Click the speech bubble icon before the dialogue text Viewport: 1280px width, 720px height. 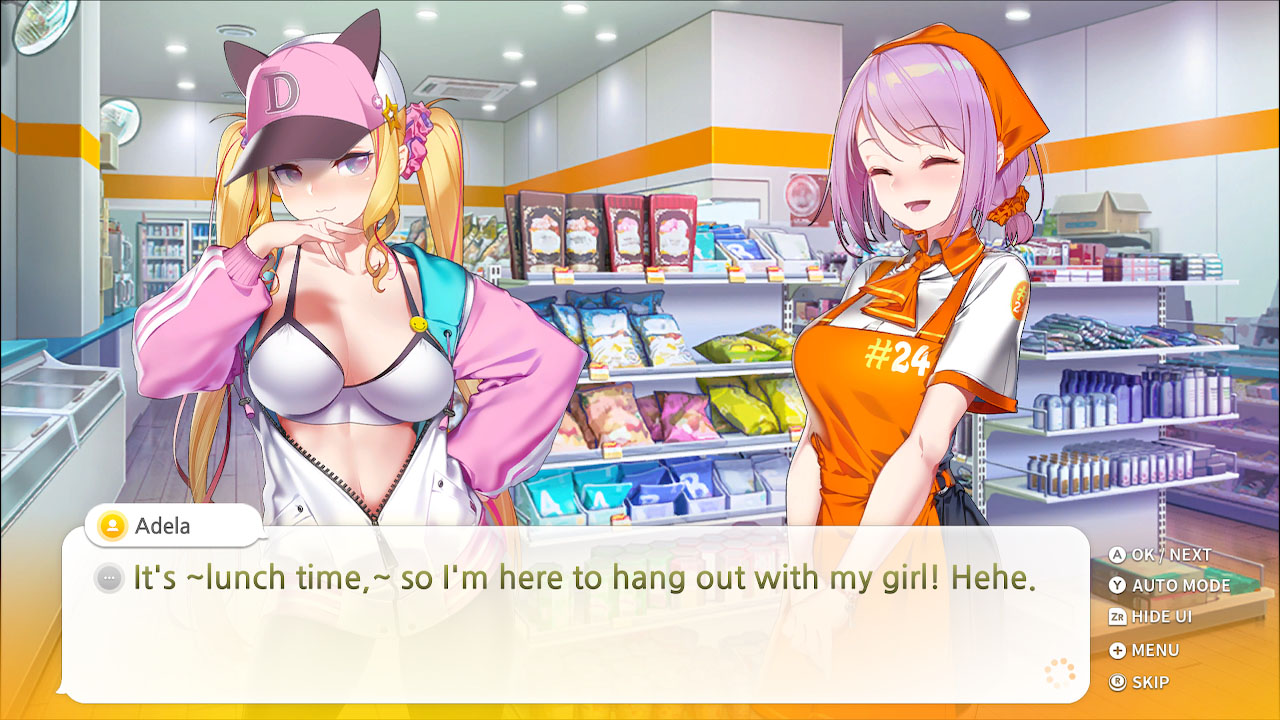pos(110,578)
